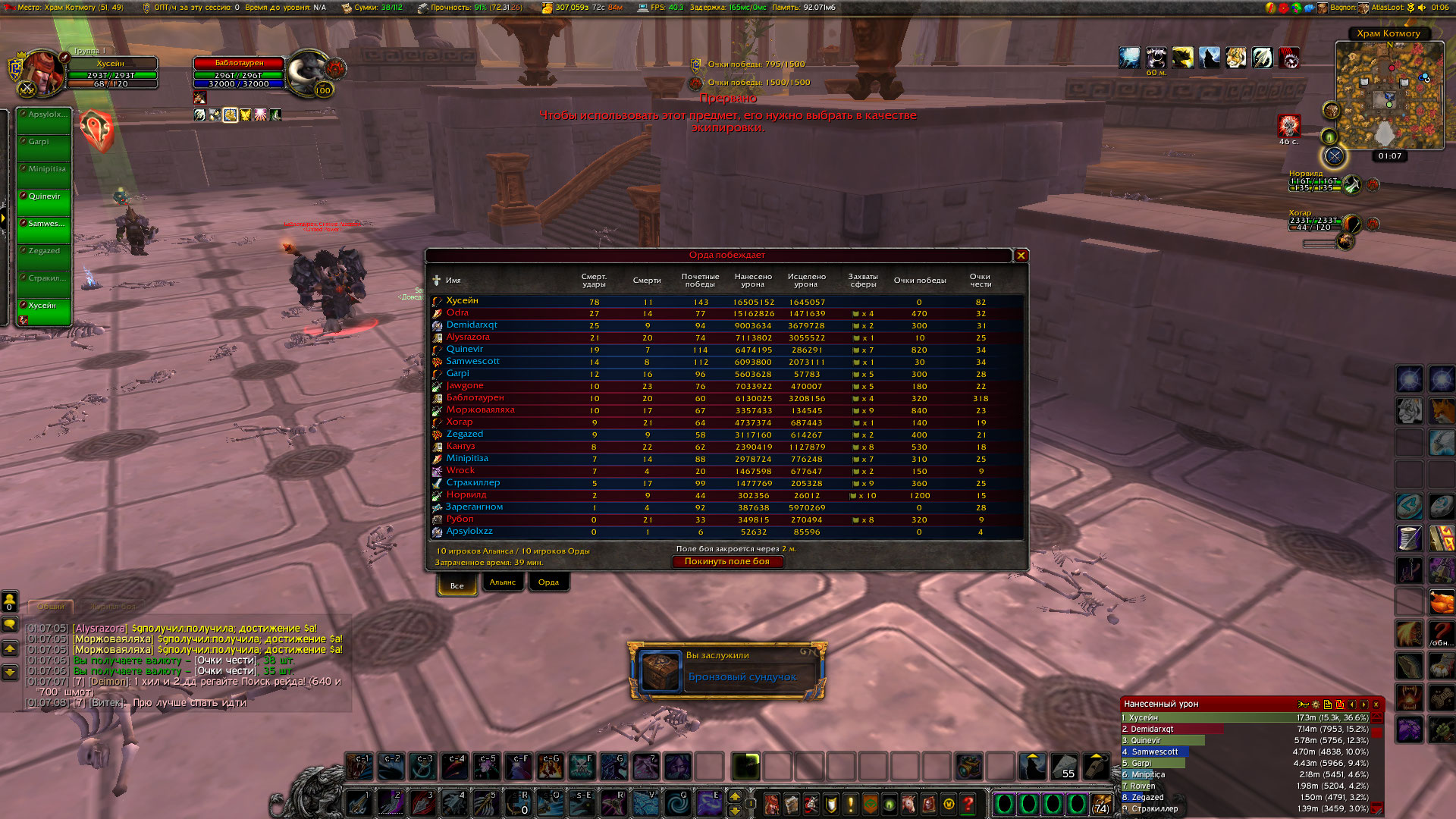
Task: Open the Общий chat tab
Action: (x=51, y=607)
